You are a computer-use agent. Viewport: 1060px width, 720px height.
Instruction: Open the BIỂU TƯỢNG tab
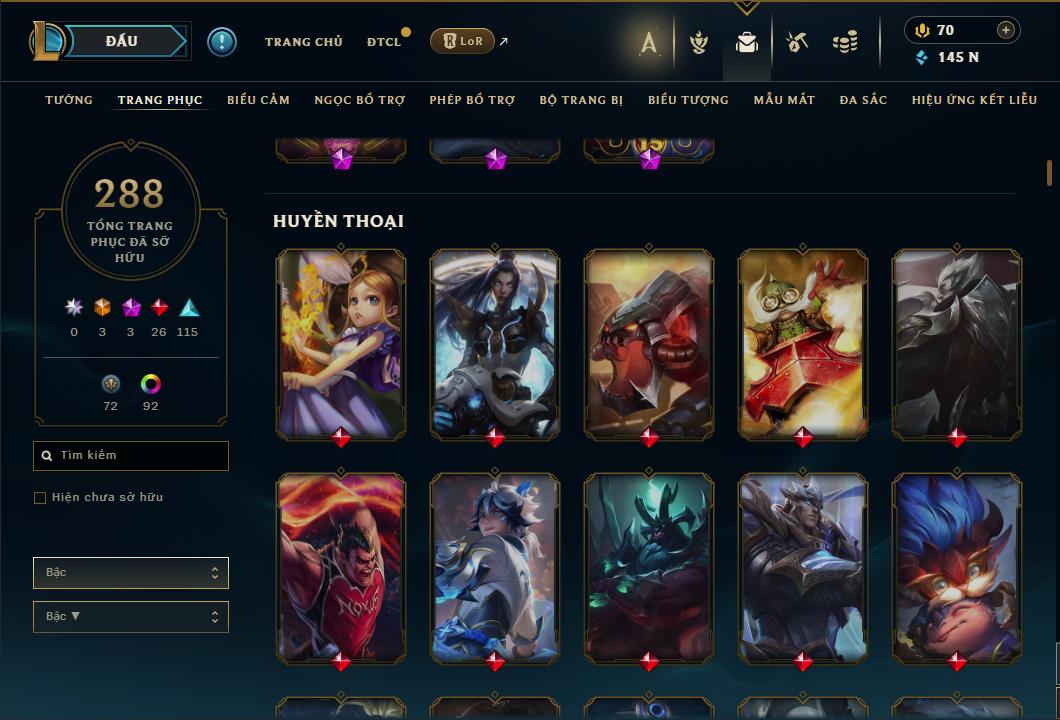click(688, 100)
